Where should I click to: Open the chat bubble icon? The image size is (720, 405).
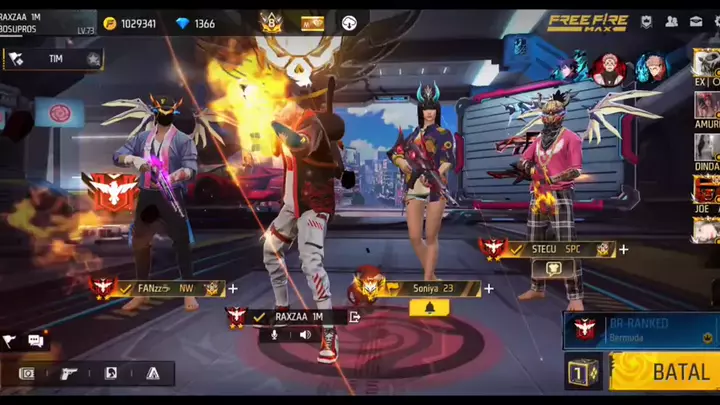click(x=36, y=341)
